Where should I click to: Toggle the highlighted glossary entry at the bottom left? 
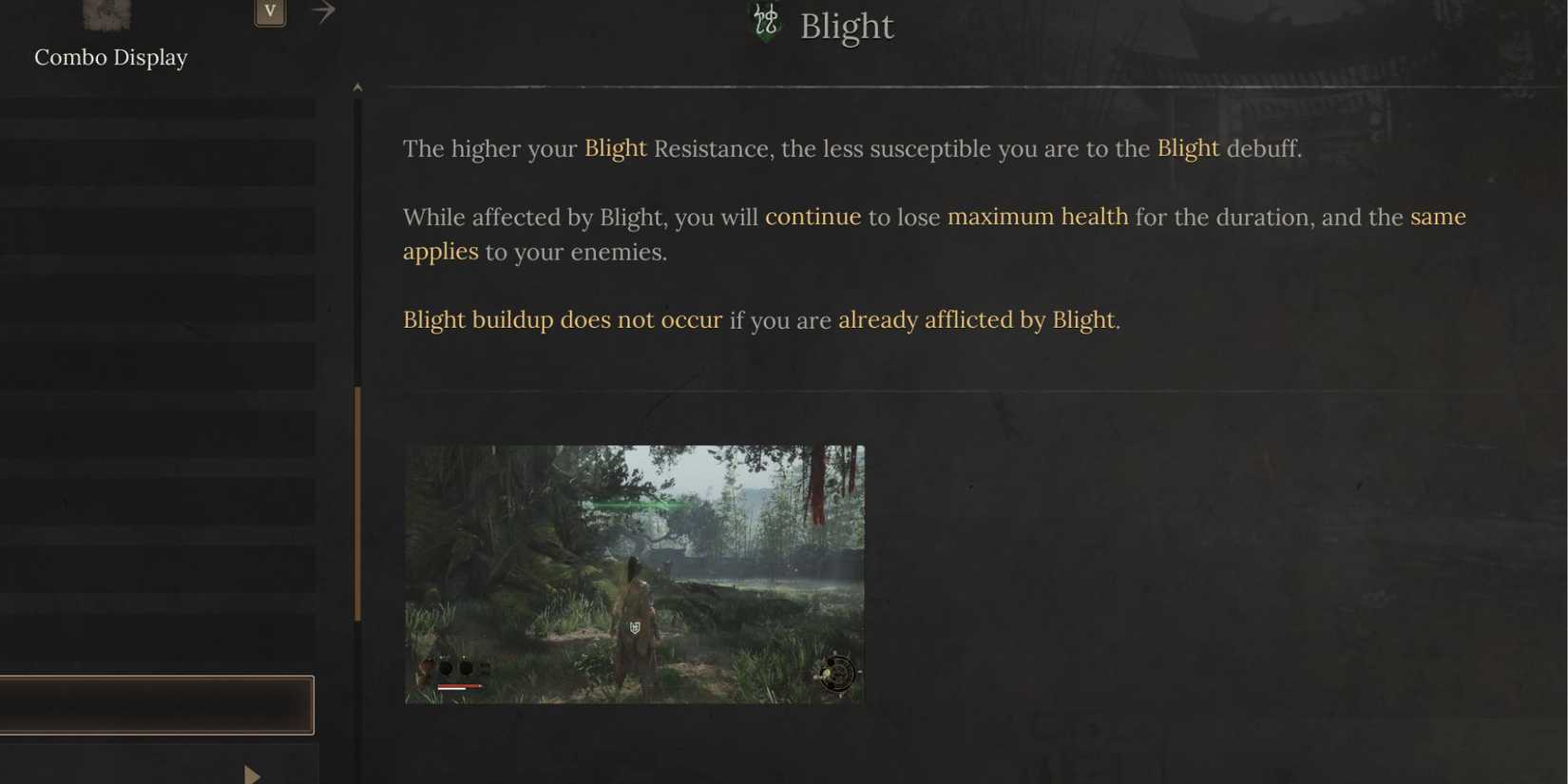(x=157, y=704)
